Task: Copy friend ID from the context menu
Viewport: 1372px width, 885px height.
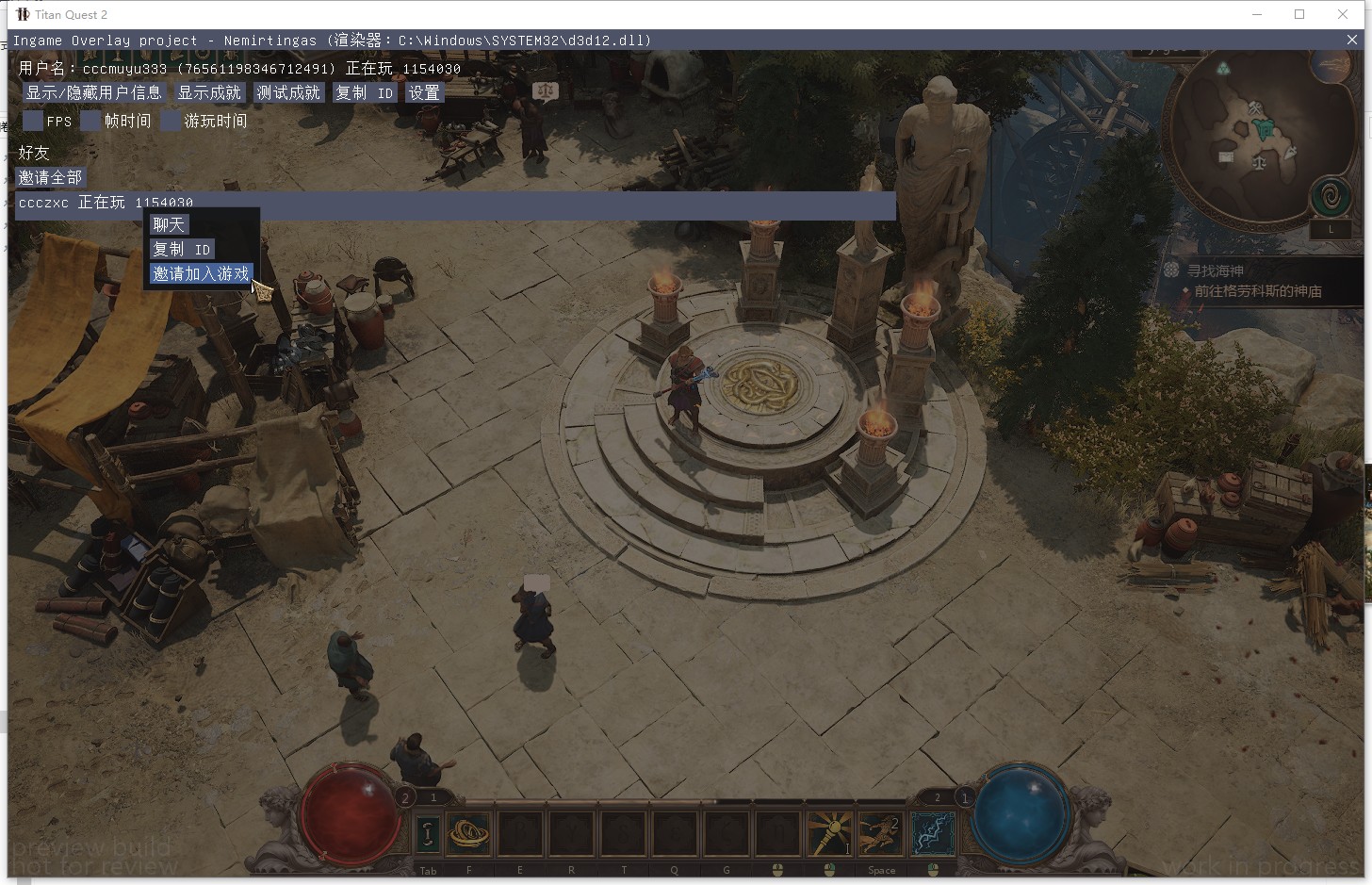Action: pyautogui.click(x=182, y=249)
